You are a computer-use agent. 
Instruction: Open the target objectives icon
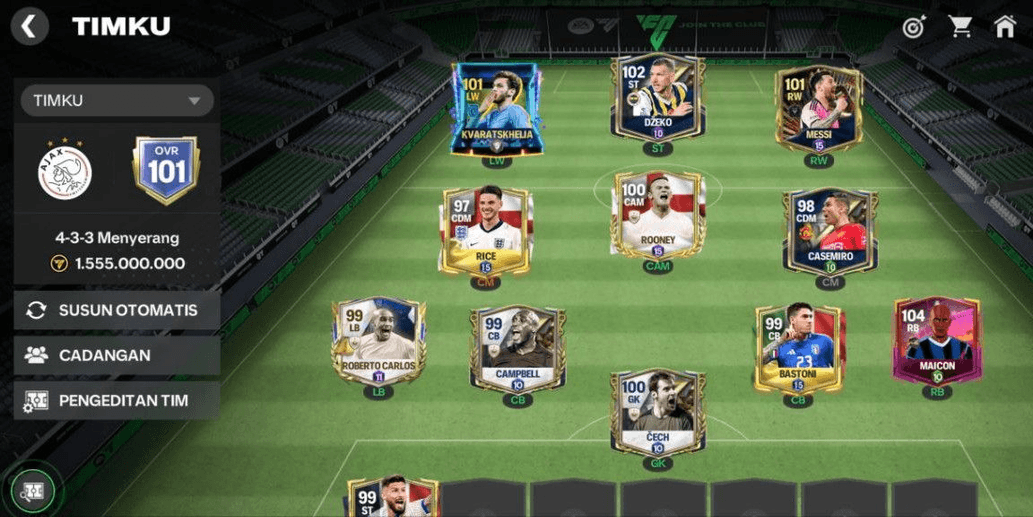[x=913, y=27]
